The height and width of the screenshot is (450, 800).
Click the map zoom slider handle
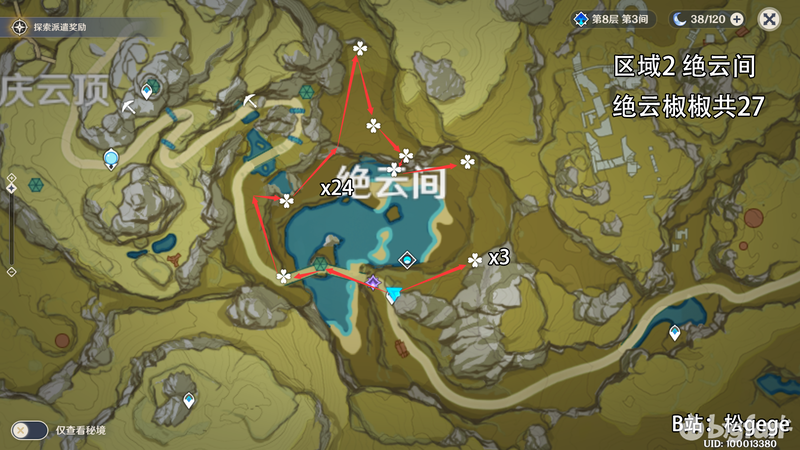[x=11, y=188]
